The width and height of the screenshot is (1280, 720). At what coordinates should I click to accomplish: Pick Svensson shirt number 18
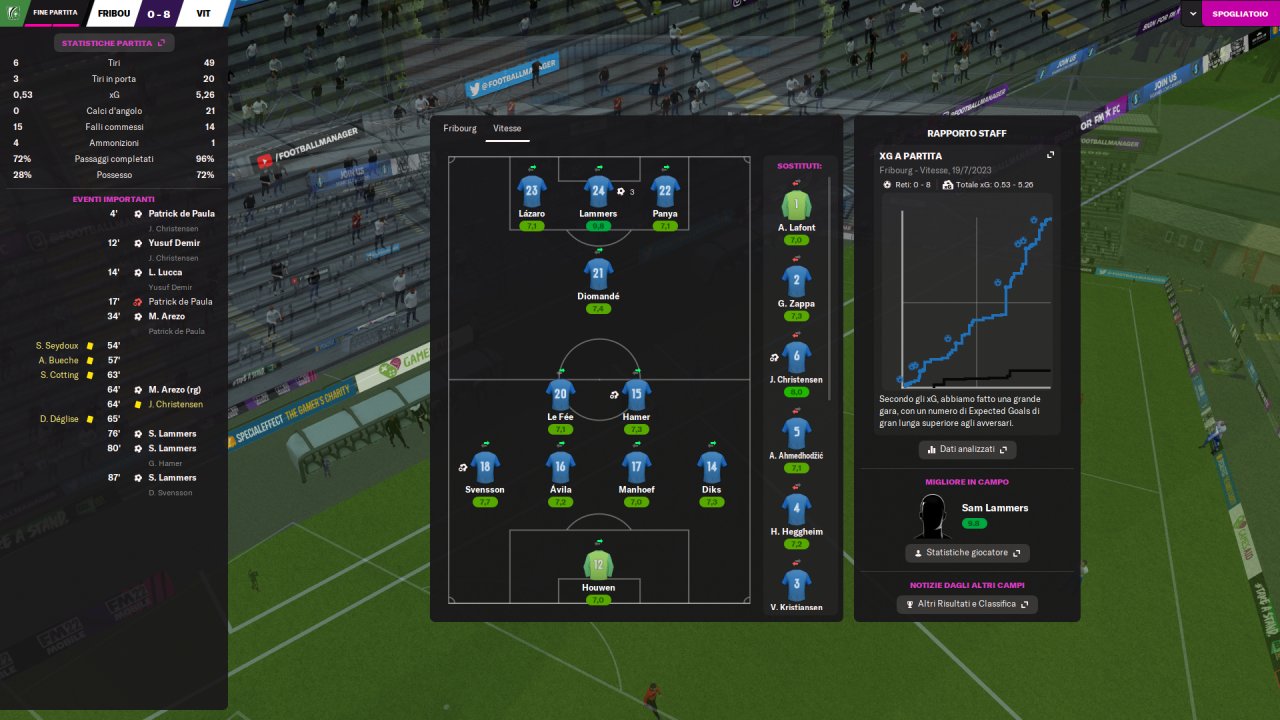pos(485,467)
